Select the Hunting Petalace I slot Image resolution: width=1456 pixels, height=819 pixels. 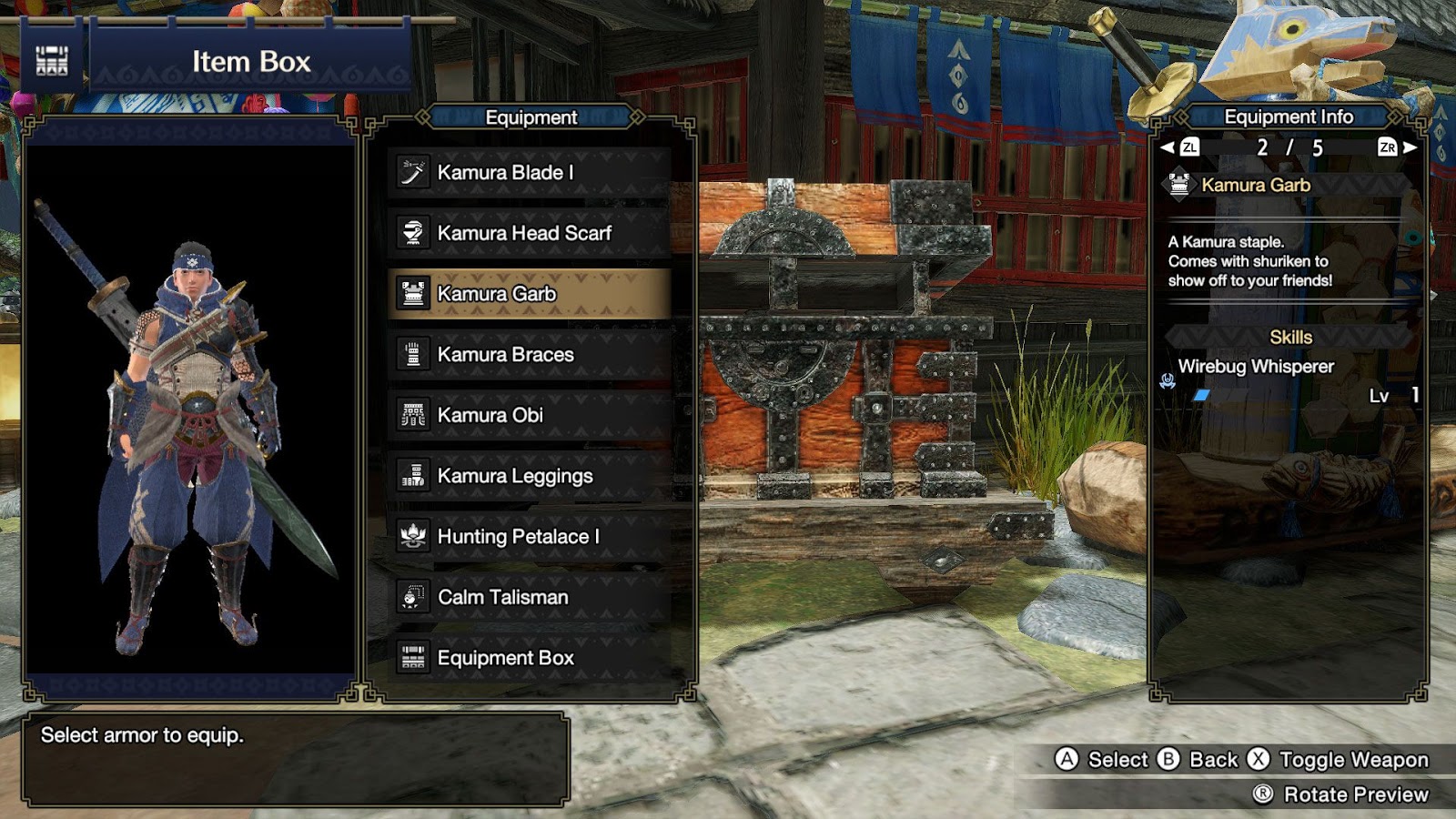tap(529, 537)
